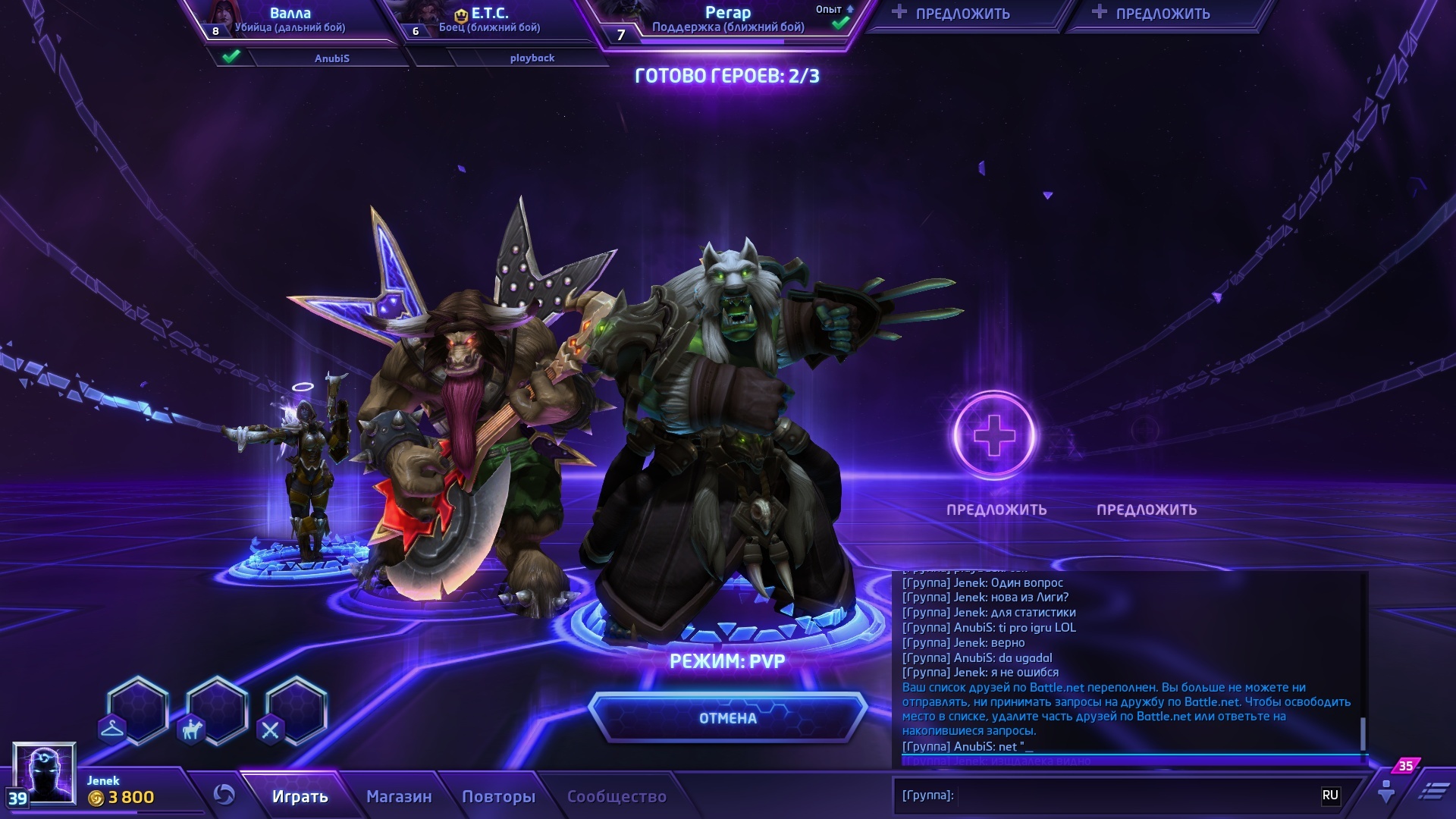Click the circular refresh arrows icon
Image resolution: width=1456 pixels, height=819 pixels.
pyautogui.click(x=224, y=795)
